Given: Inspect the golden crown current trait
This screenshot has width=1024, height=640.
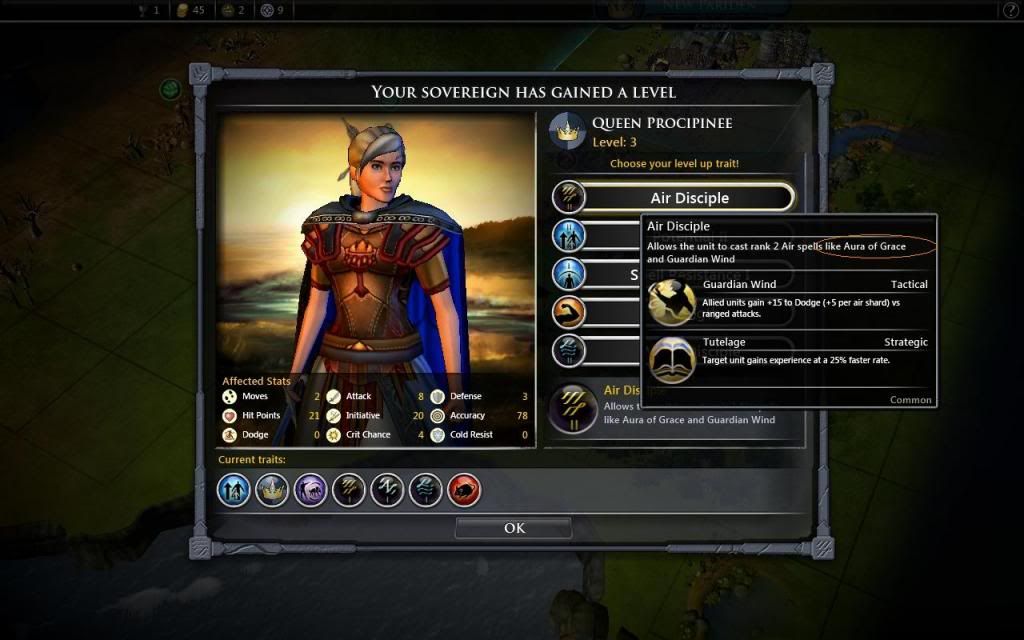Looking at the screenshot, I should coord(272,490).
